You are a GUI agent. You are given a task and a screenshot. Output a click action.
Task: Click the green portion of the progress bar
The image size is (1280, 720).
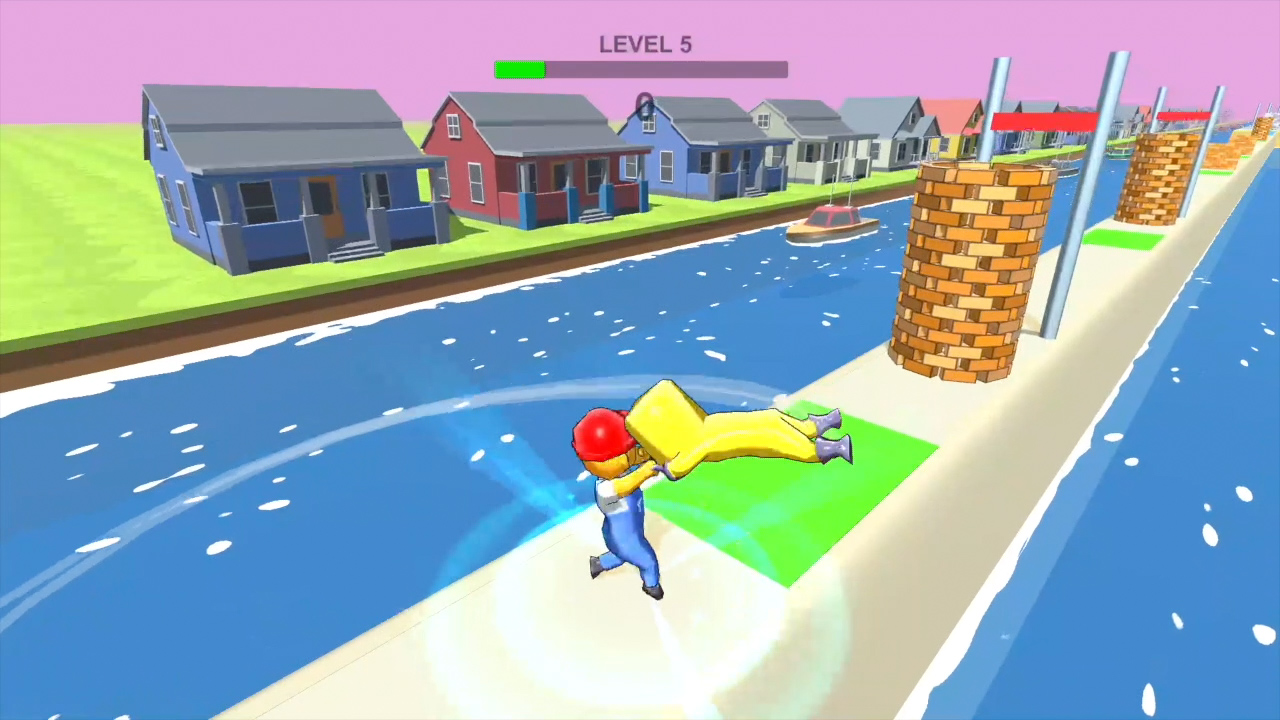coord(518,69)
